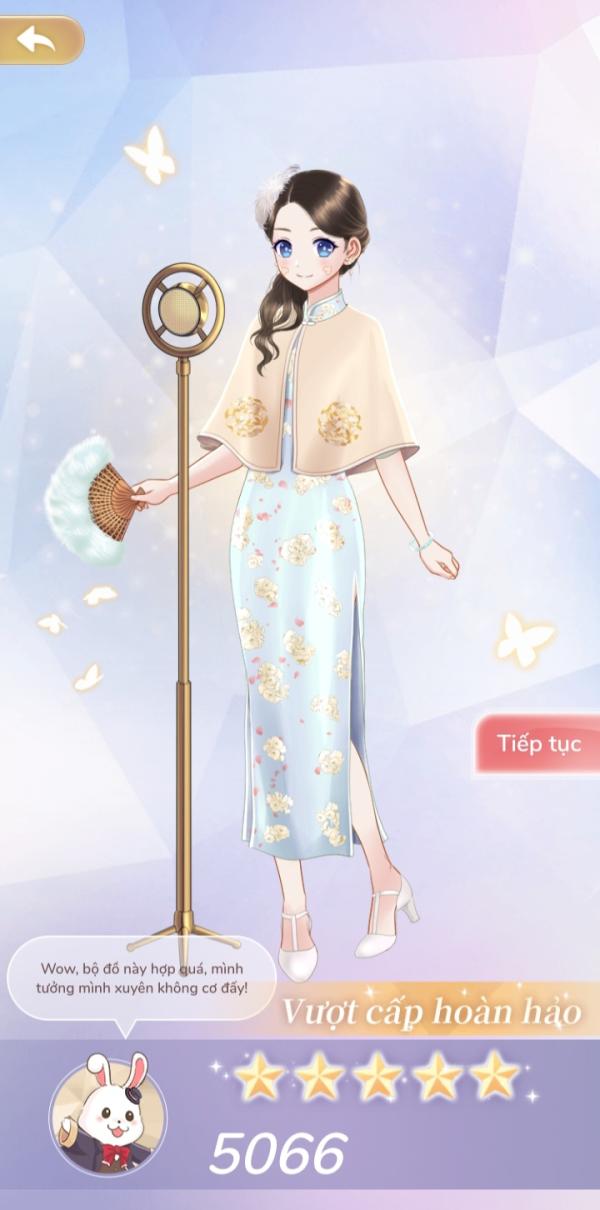Go back with the arrow button
This screenshot has width=600, height=1210.
(x=38, y=40)
